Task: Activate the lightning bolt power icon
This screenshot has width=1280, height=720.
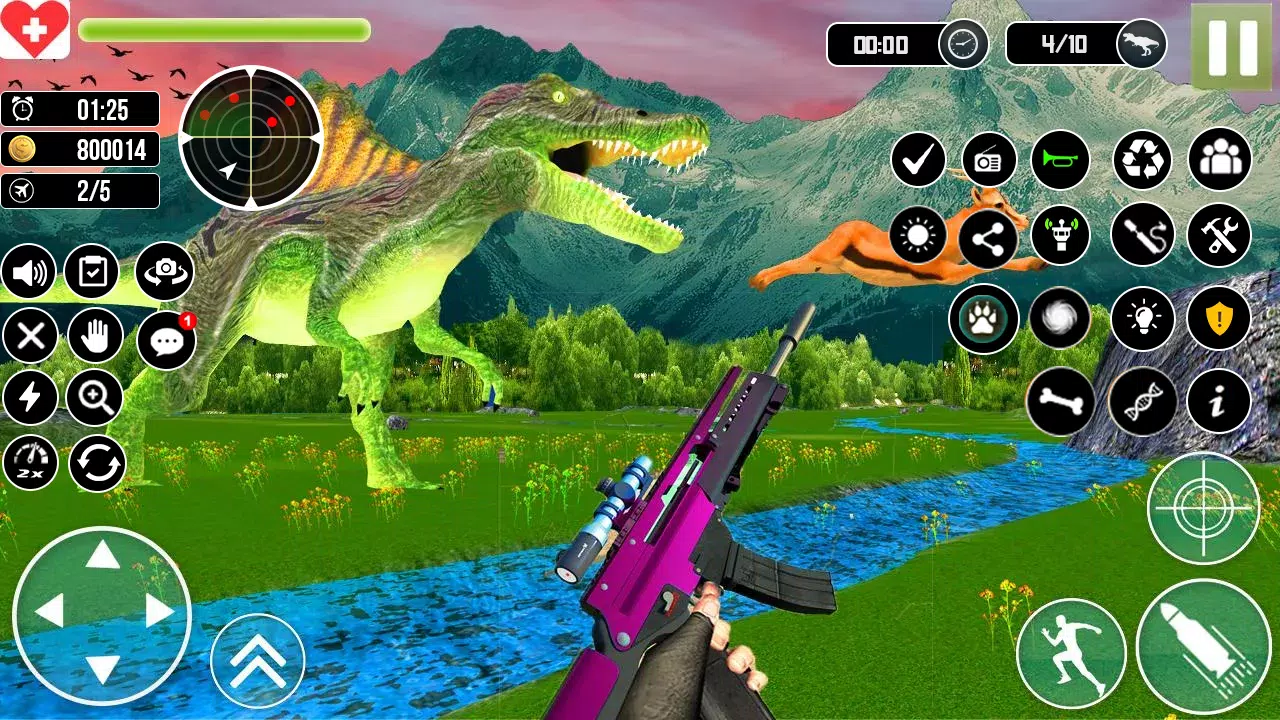Action: click(x=30, y=398)
